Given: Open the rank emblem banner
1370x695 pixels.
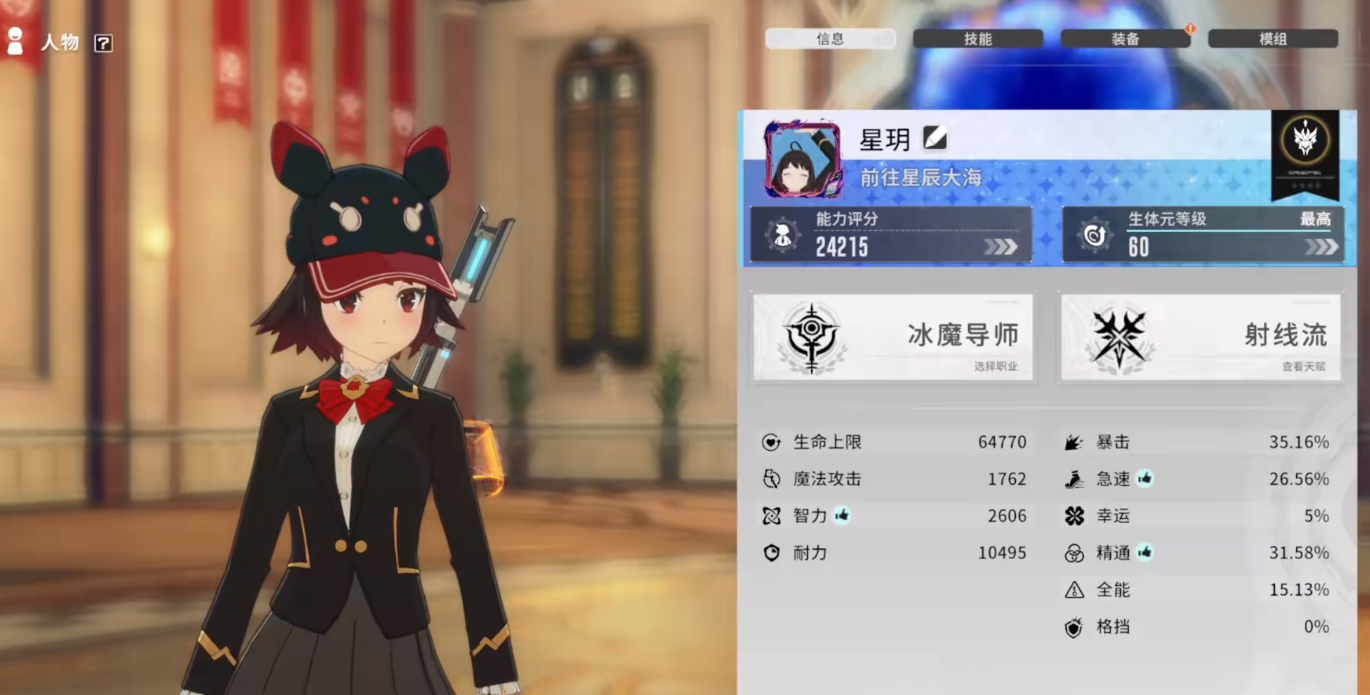Looking at the screenshot, I should [1305, 154].
